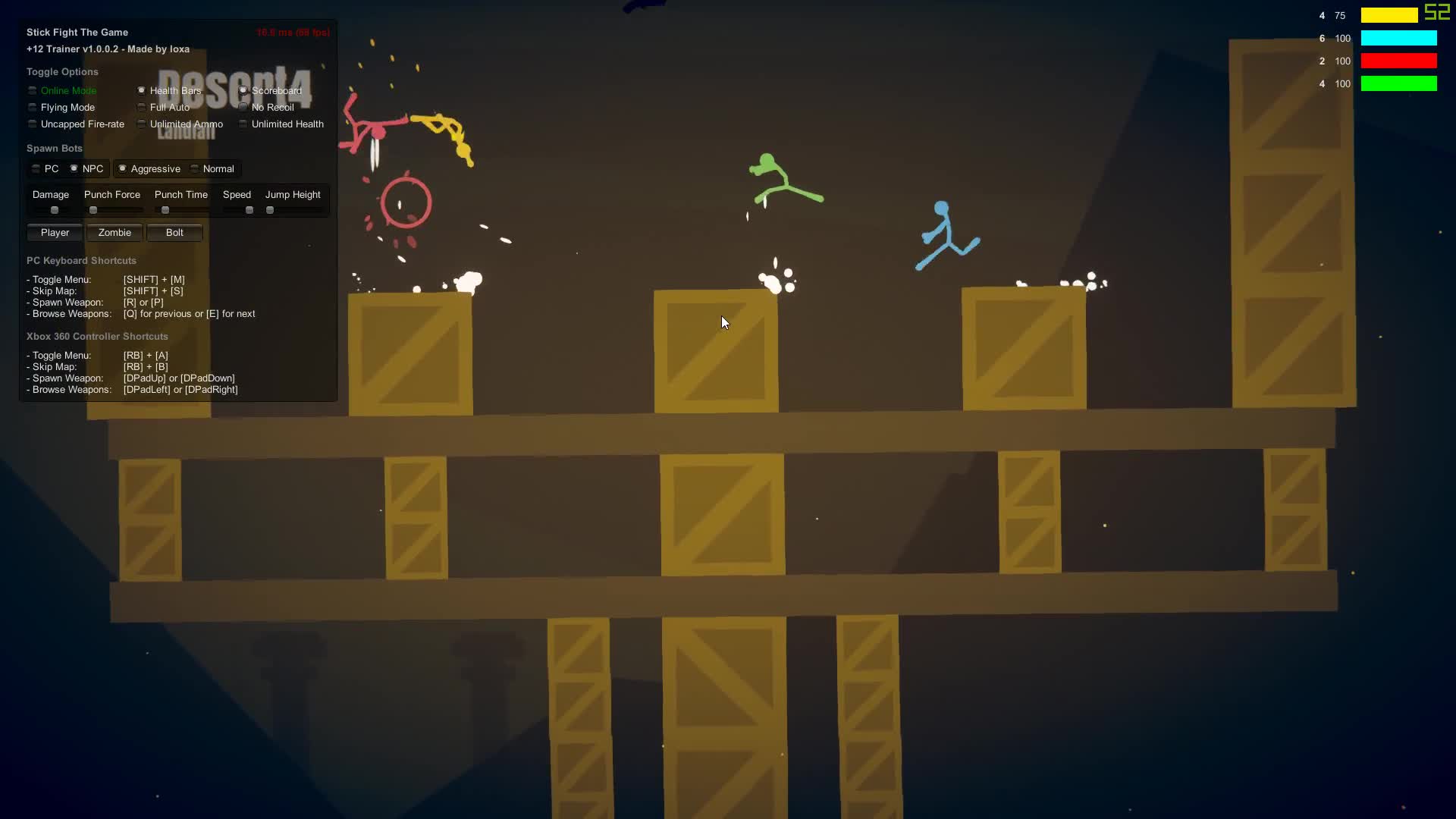Enable the Online Mode option
Screen dimensions: 1456x819
click(32, 90)
